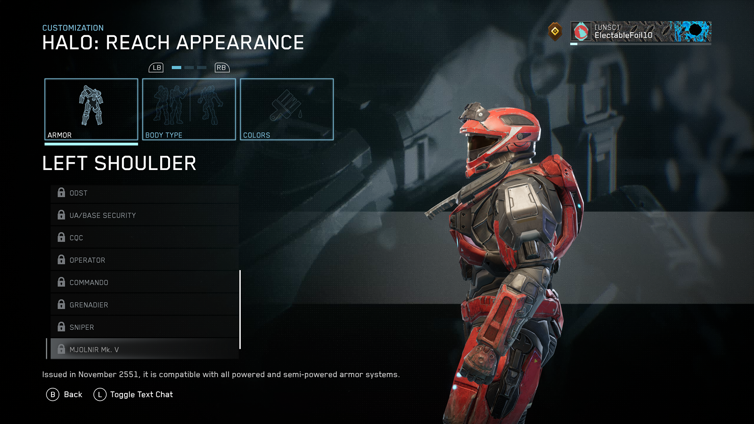The image size is (754, 424).
Task: Switch to the Body Type tab
Action: click(189, 109)
